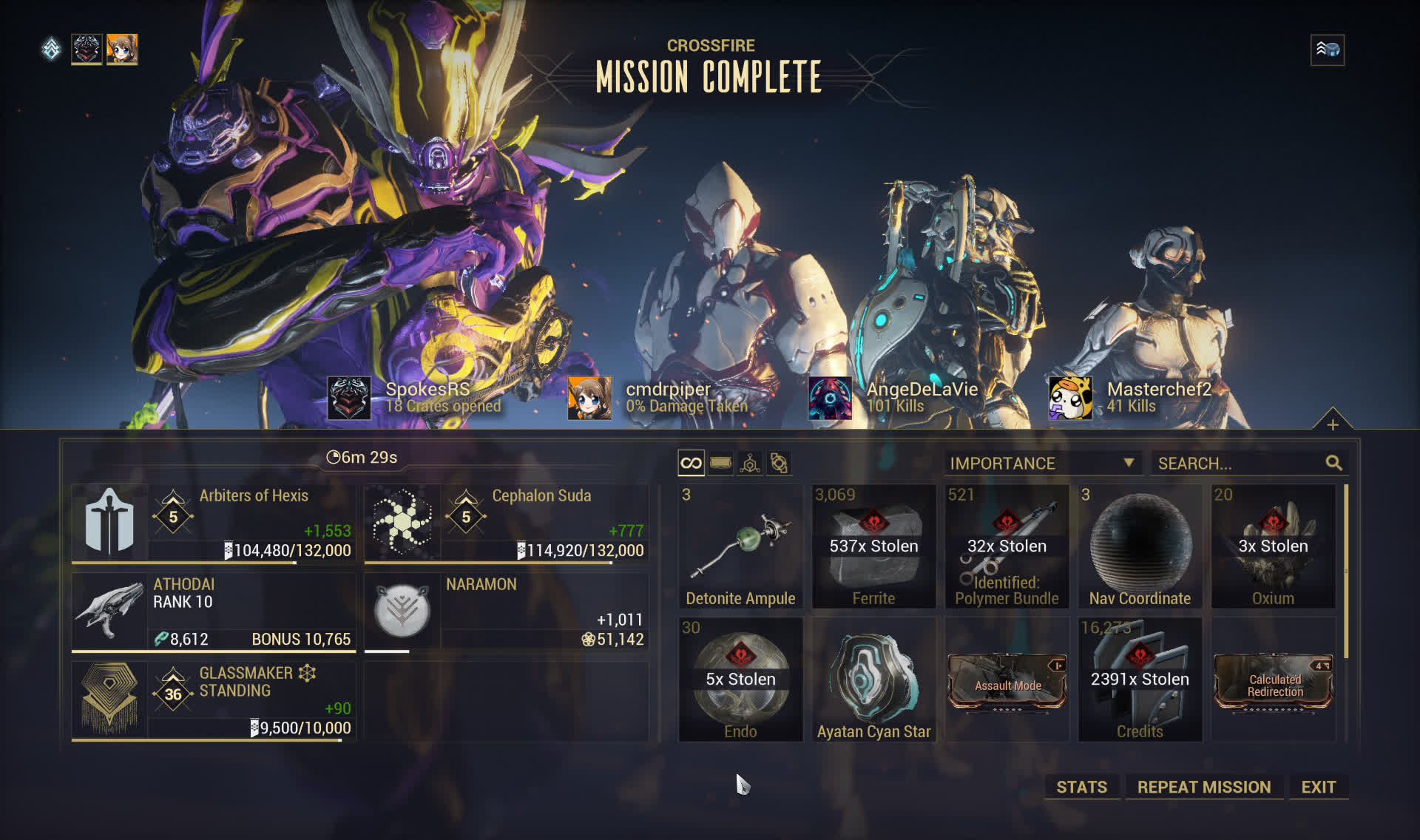1420x840 pixels.
Task: View the Ayatan Cyan Star reward
Action: [873, 680]
